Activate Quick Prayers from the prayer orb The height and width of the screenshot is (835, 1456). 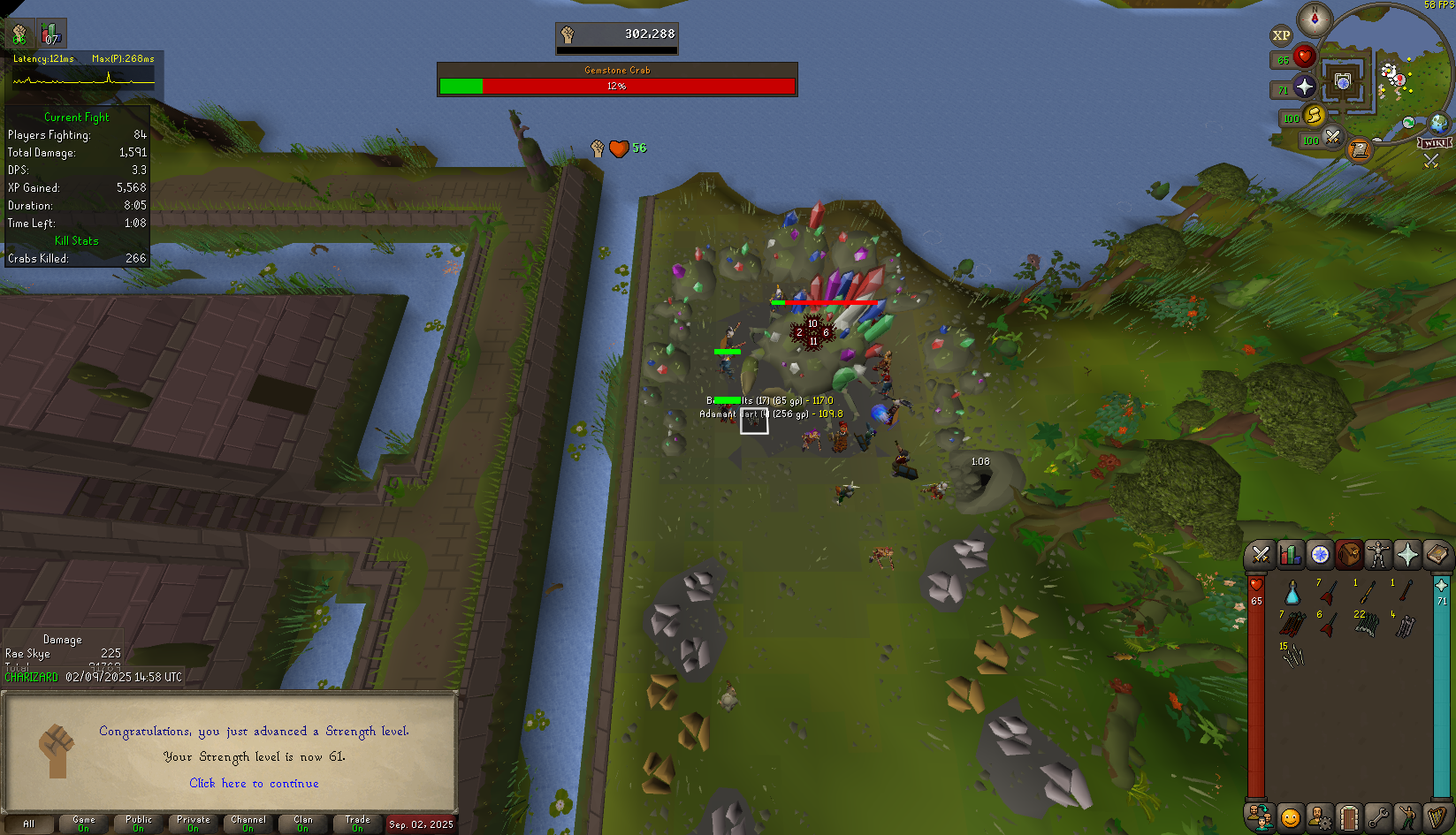tap(1305, 87)
